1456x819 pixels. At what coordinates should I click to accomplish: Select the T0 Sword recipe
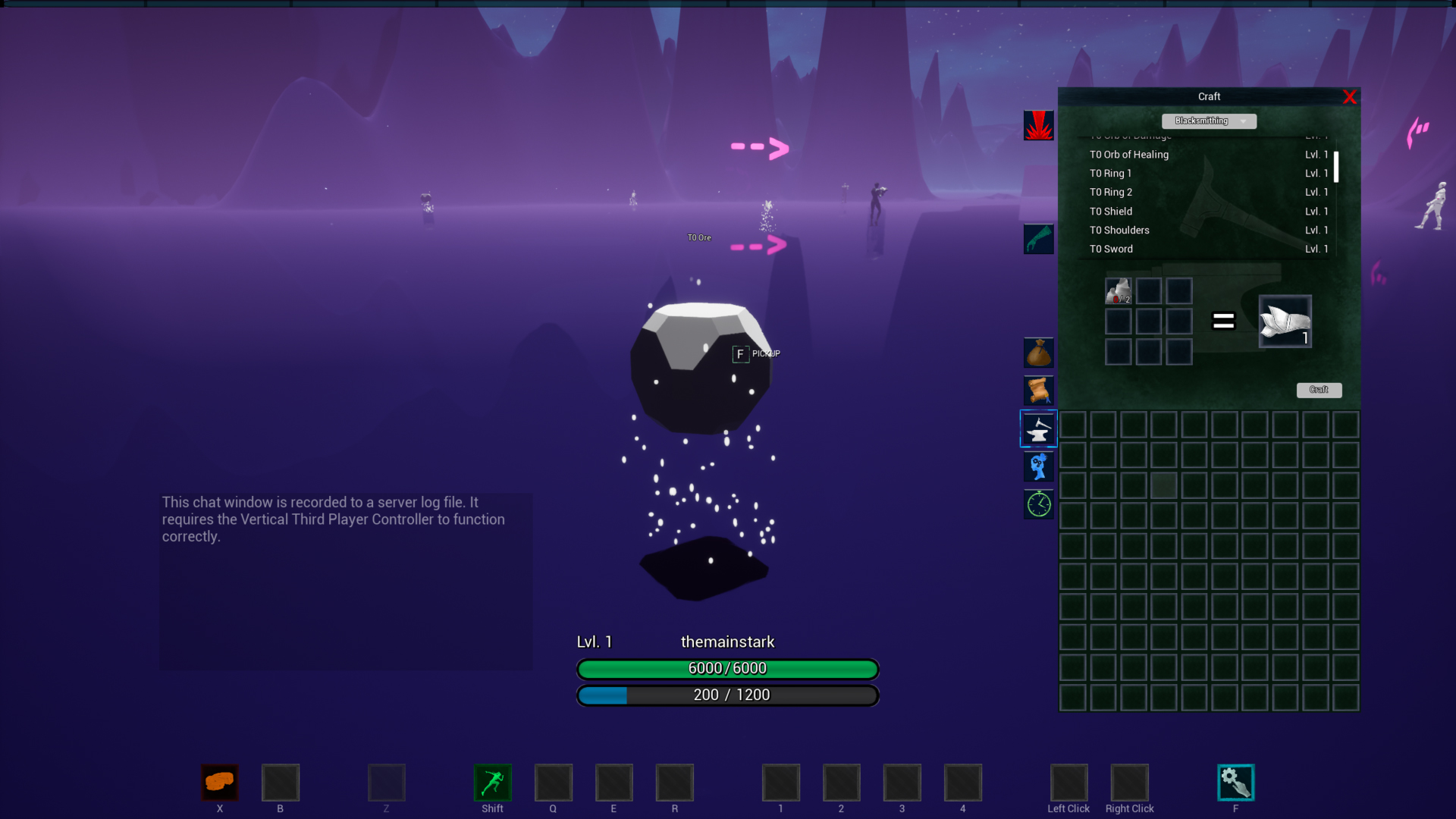tap(1111, 249)
